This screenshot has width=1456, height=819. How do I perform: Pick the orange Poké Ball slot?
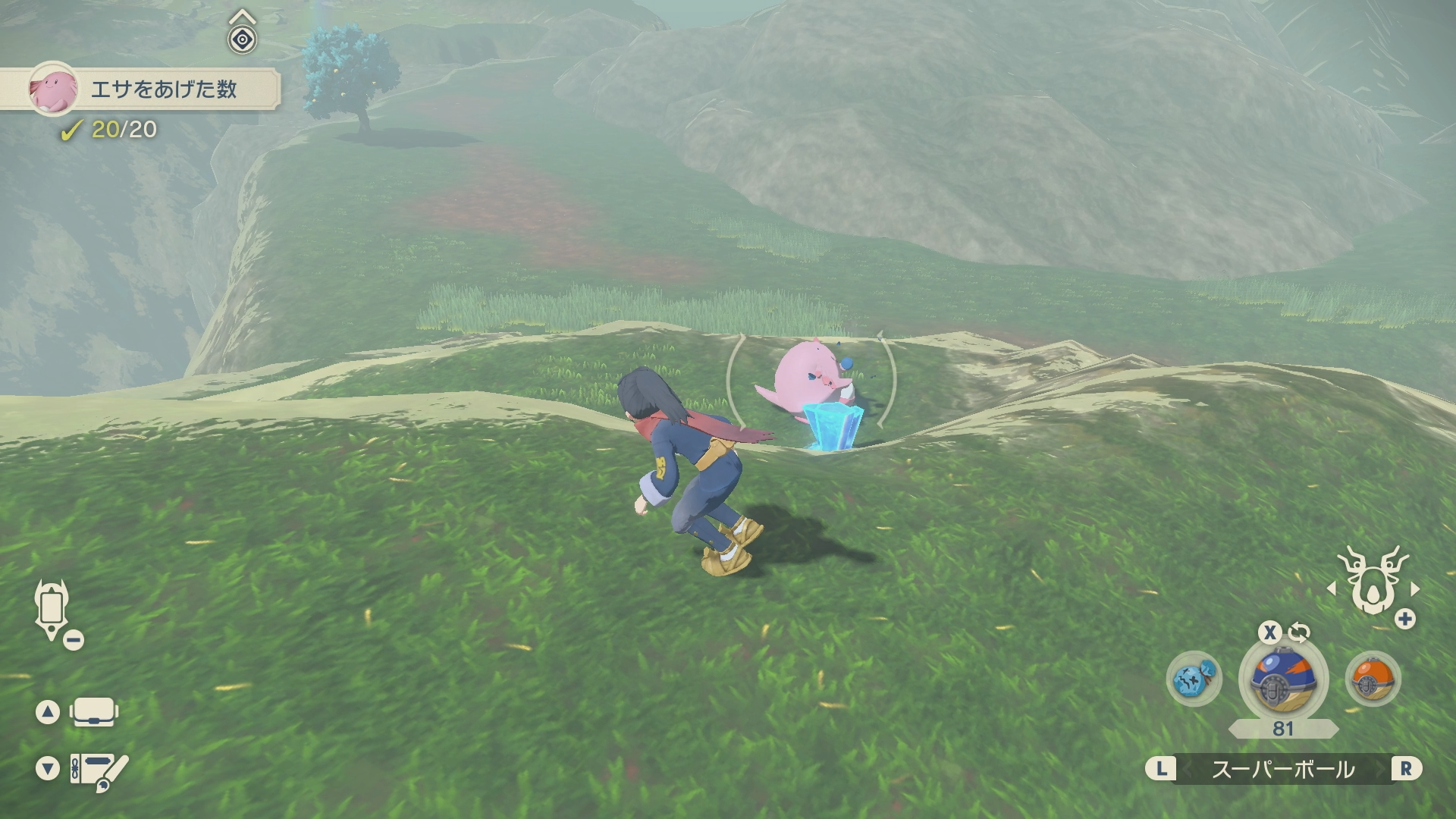pos(1373,679)
